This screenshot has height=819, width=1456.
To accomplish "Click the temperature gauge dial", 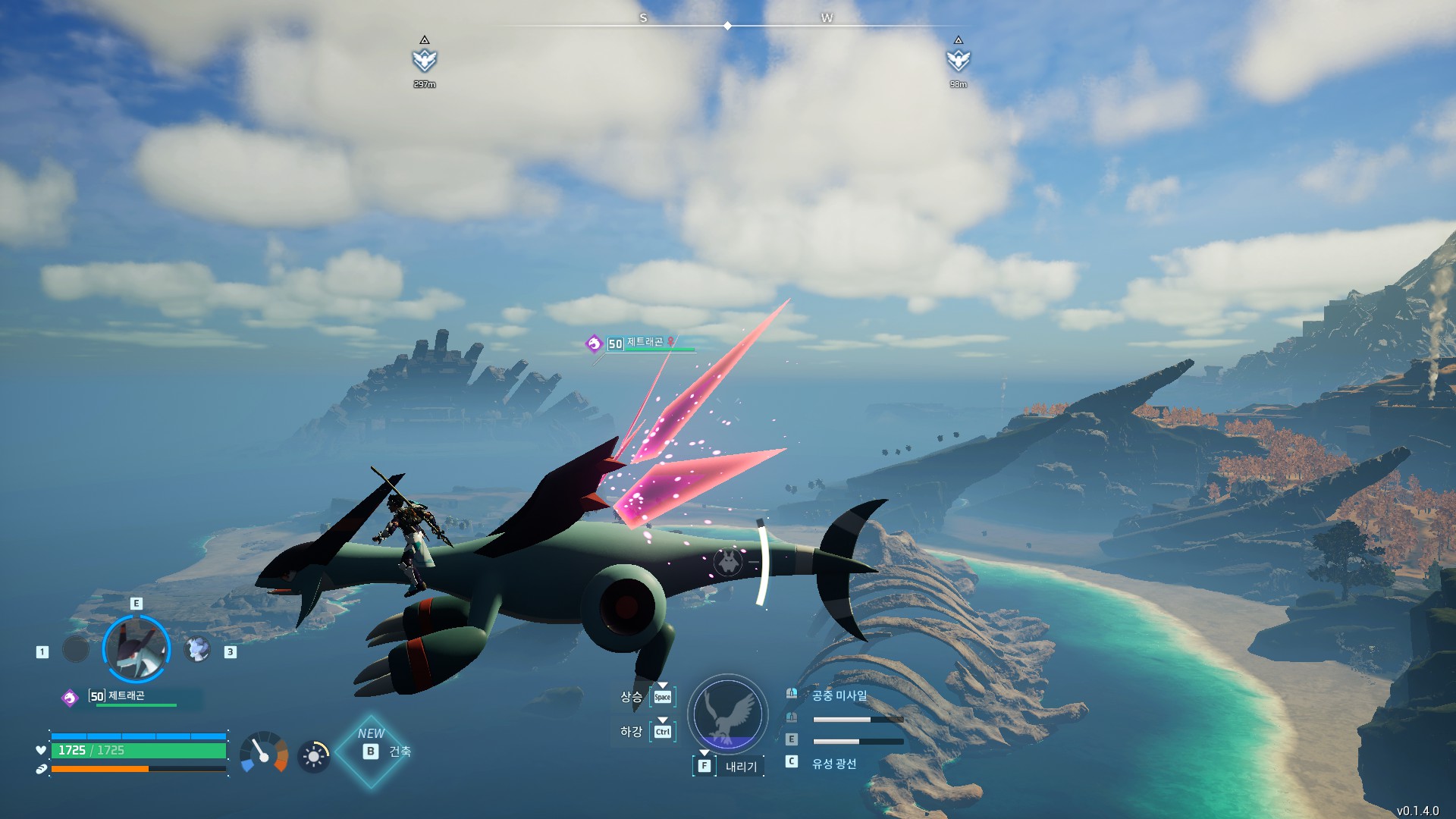I will (264, 752).
